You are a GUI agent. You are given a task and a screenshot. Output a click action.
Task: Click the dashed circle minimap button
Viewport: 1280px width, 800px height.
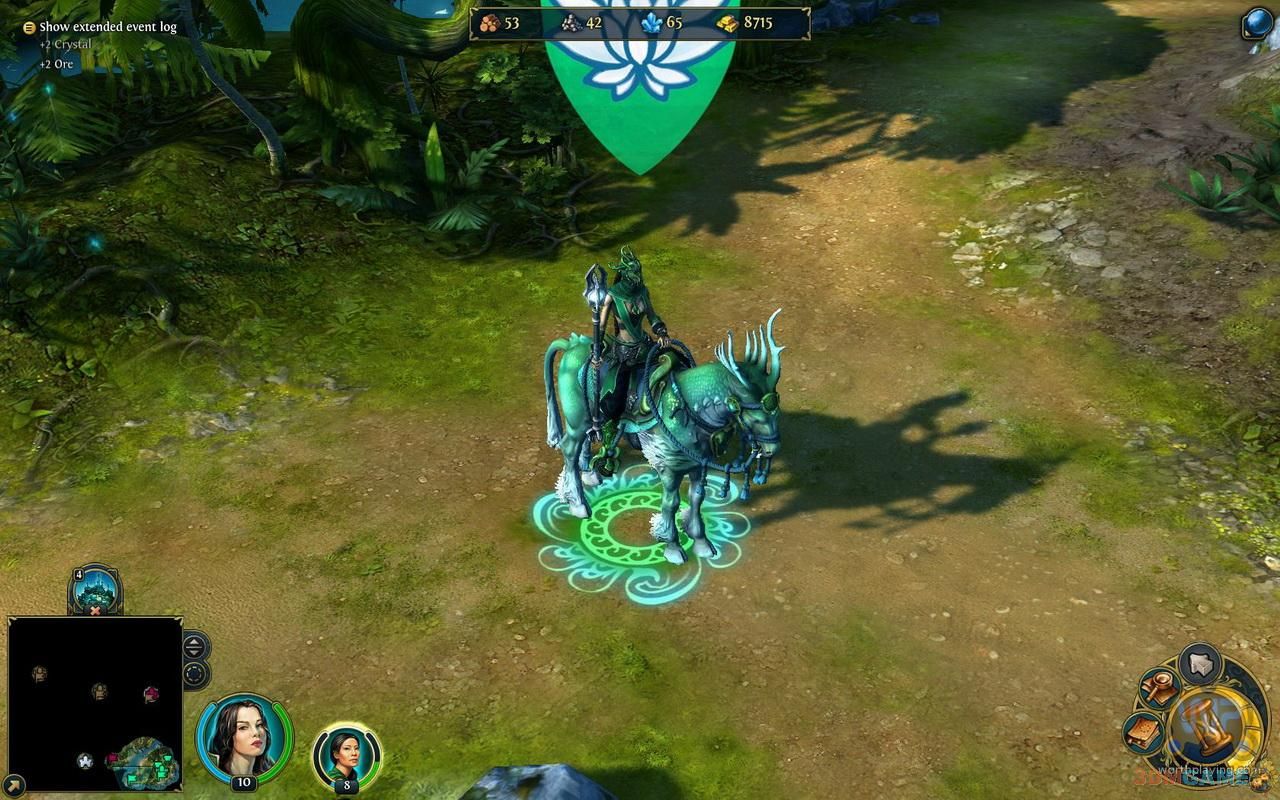point(195,673)
